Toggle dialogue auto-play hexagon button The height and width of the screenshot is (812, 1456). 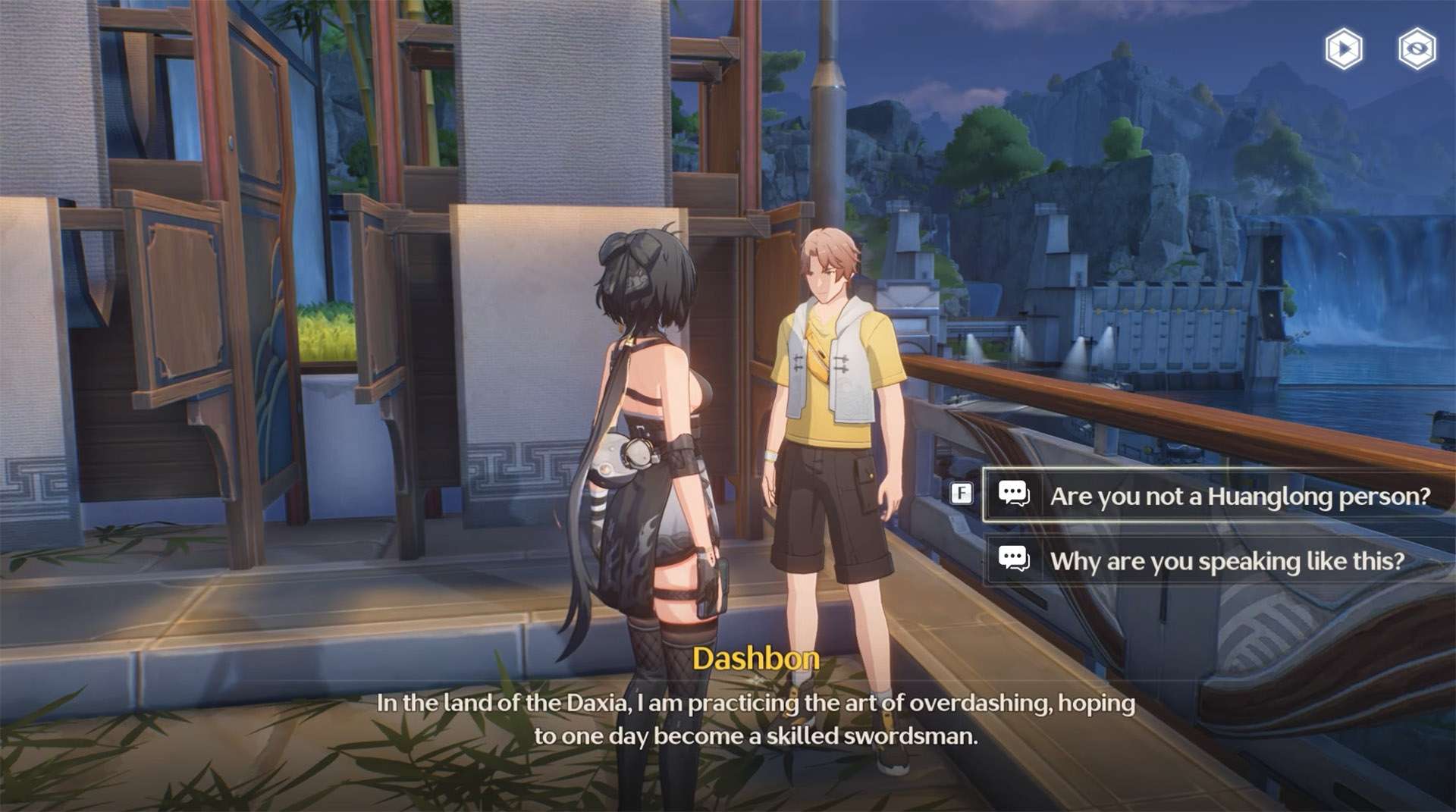(x=1343, y=50)
